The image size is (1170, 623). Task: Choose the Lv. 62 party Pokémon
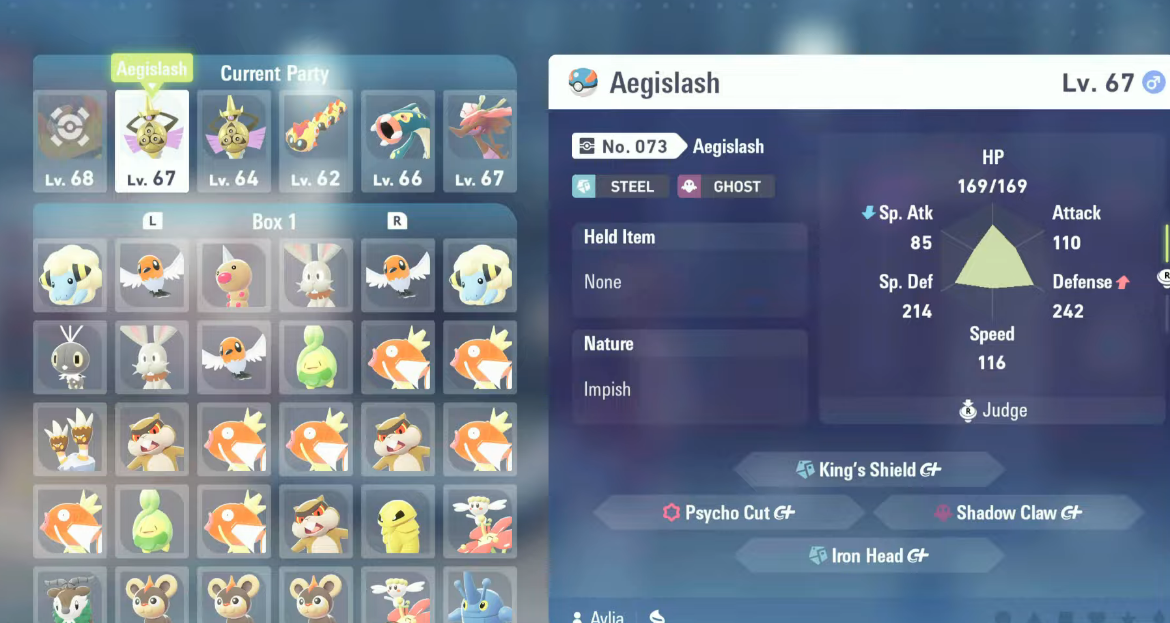pos(315,141)
